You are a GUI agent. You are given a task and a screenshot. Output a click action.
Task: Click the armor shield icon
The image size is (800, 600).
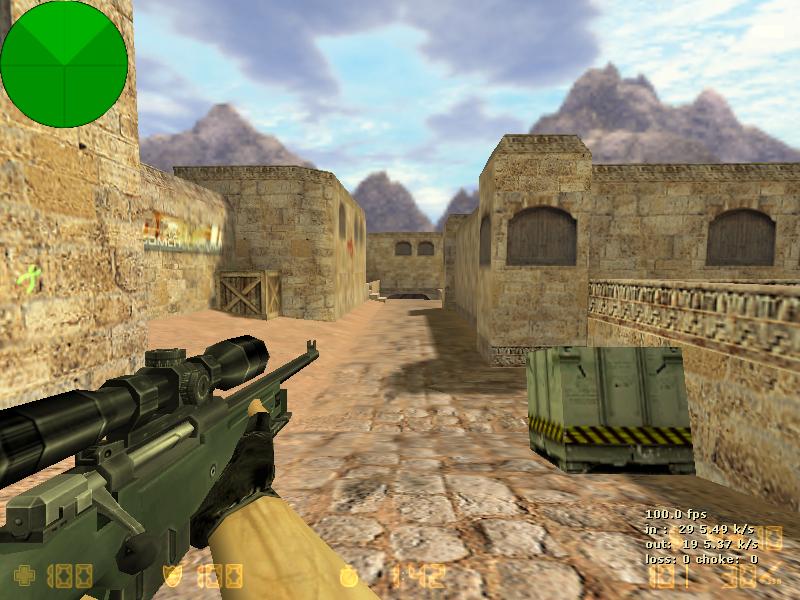pos(172,576)
